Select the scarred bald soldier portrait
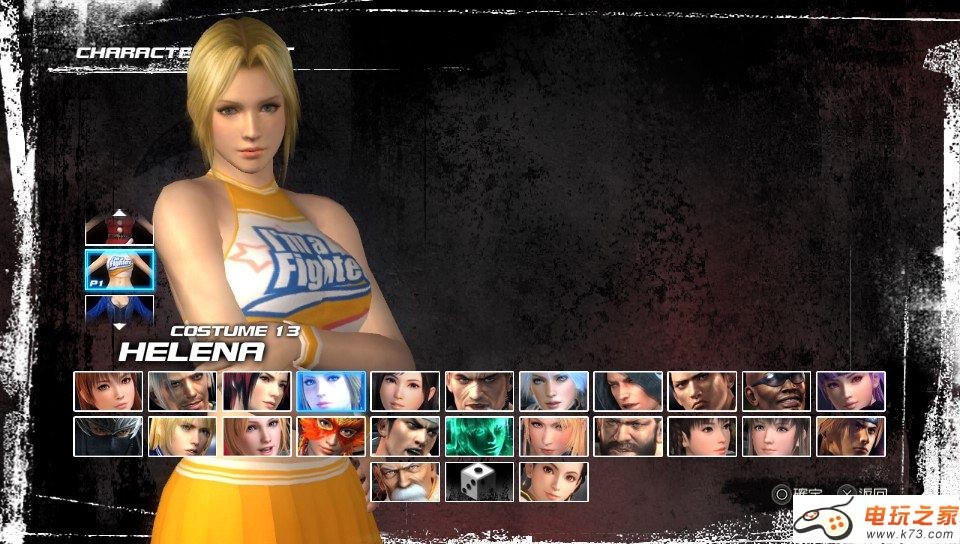 [479, 391]
